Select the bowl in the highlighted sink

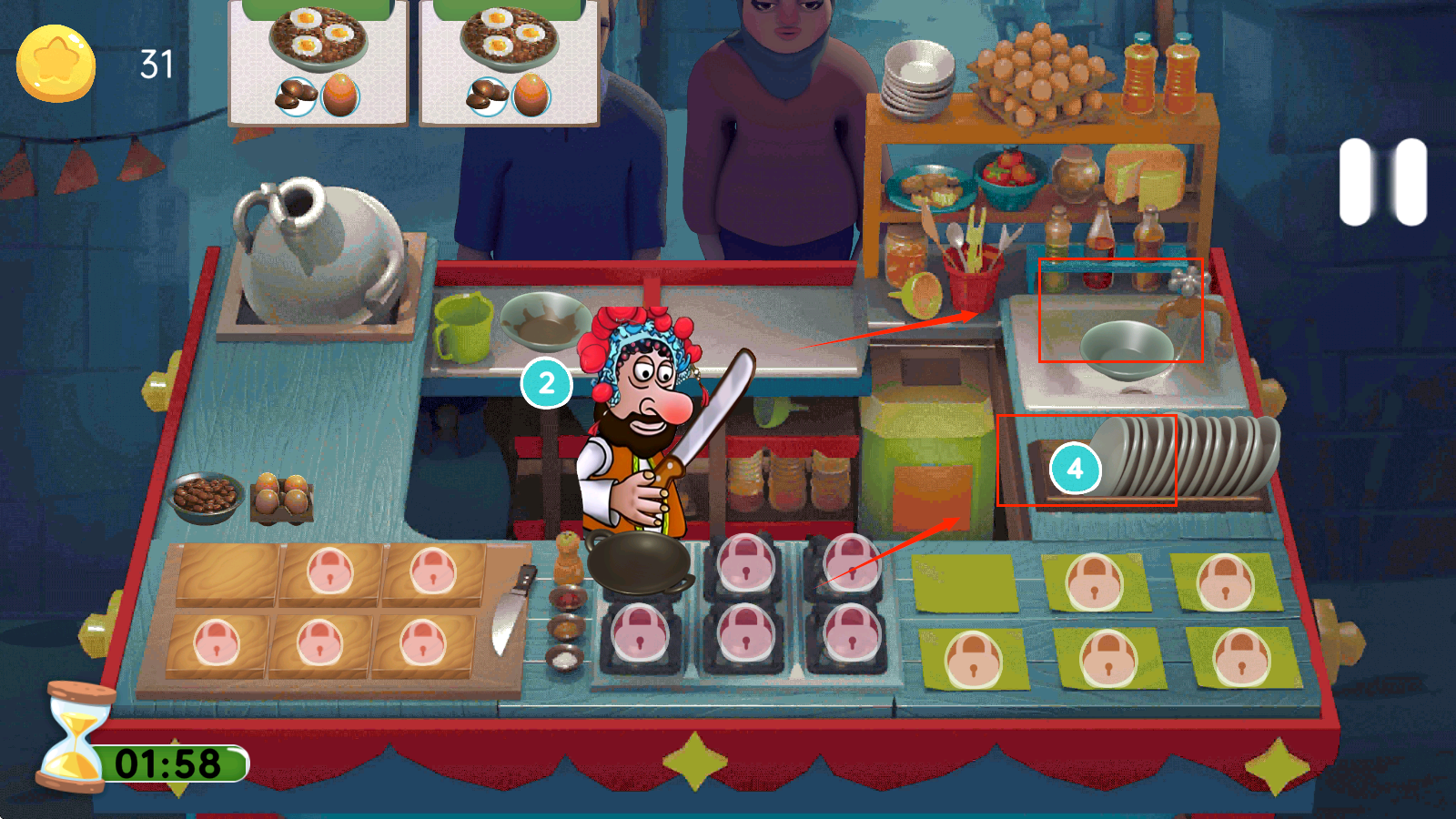coord(1125,348)
